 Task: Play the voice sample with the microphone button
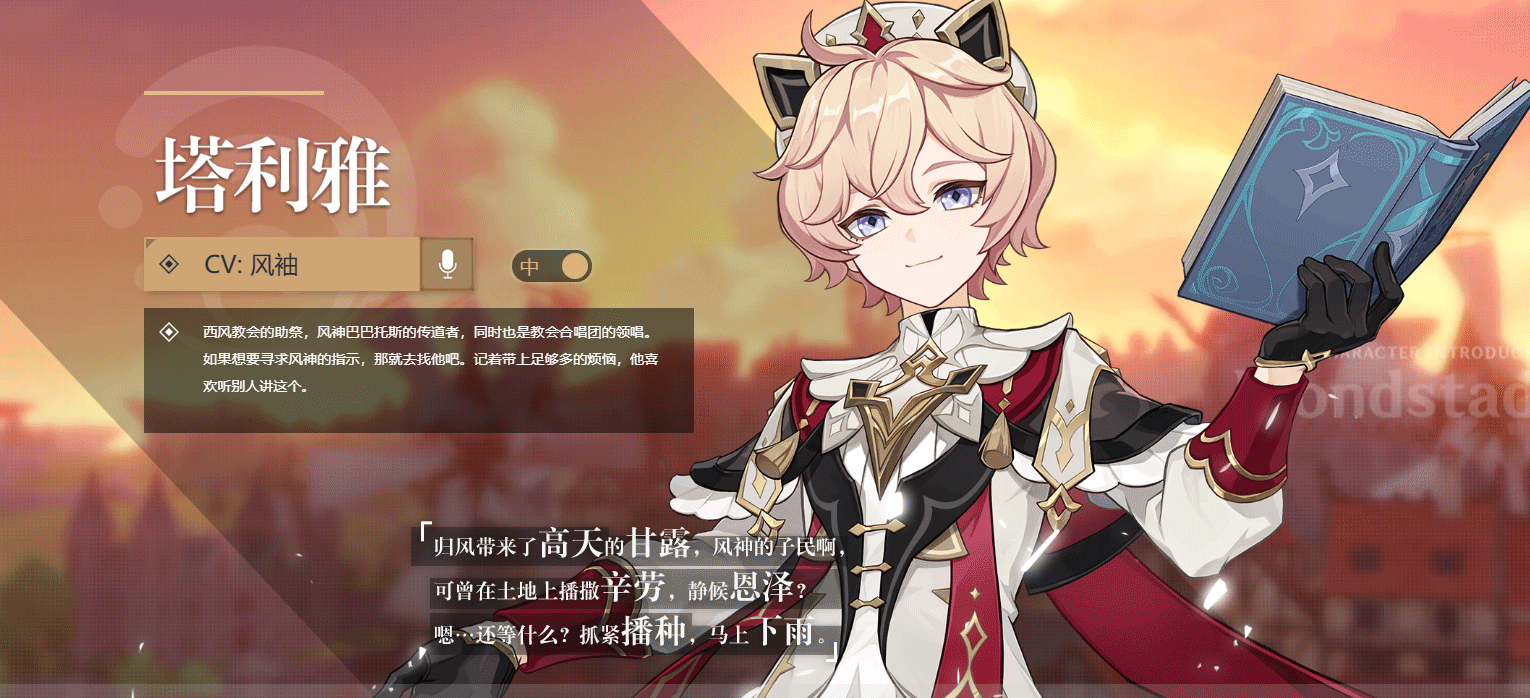point(447,264)
